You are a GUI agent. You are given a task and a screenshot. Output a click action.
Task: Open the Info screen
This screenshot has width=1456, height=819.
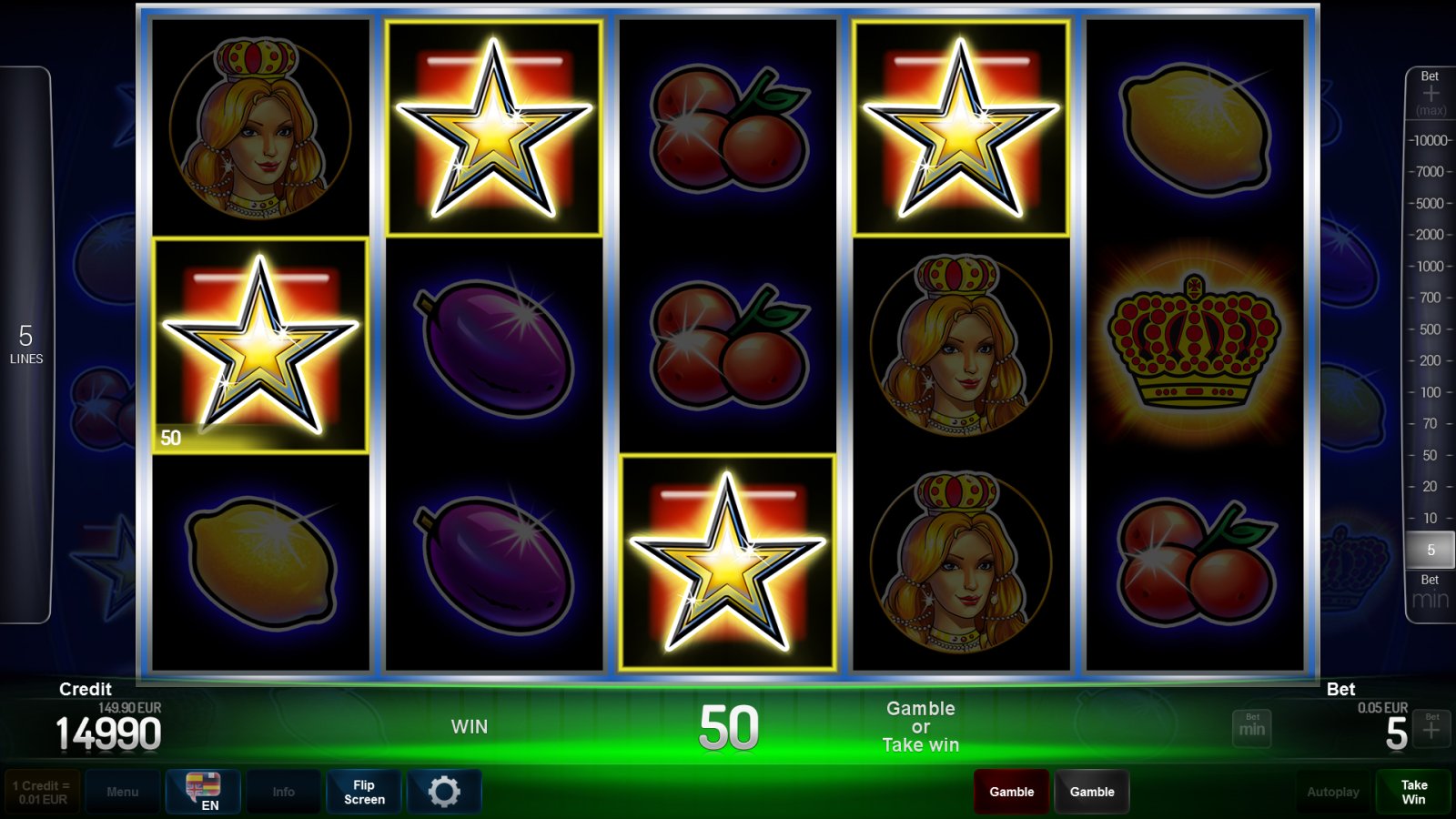click(283, 791)
